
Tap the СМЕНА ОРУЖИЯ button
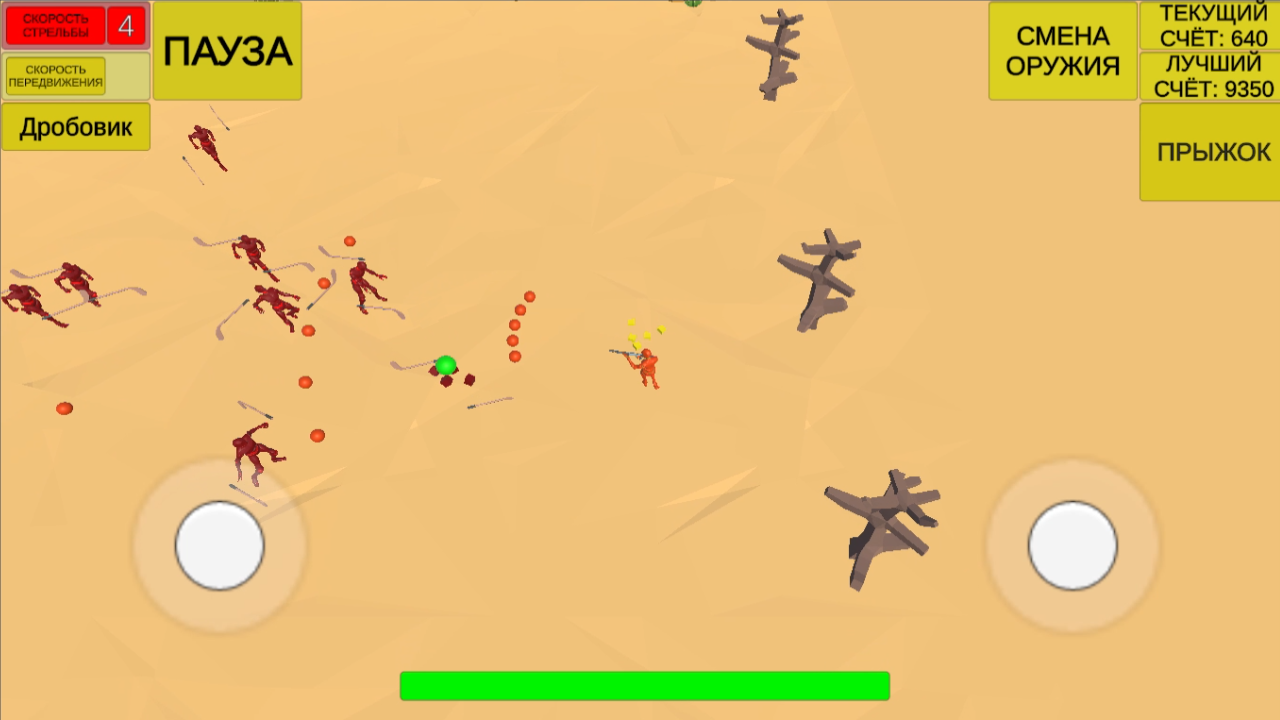pyautogui.click(x=1062, y=49)
